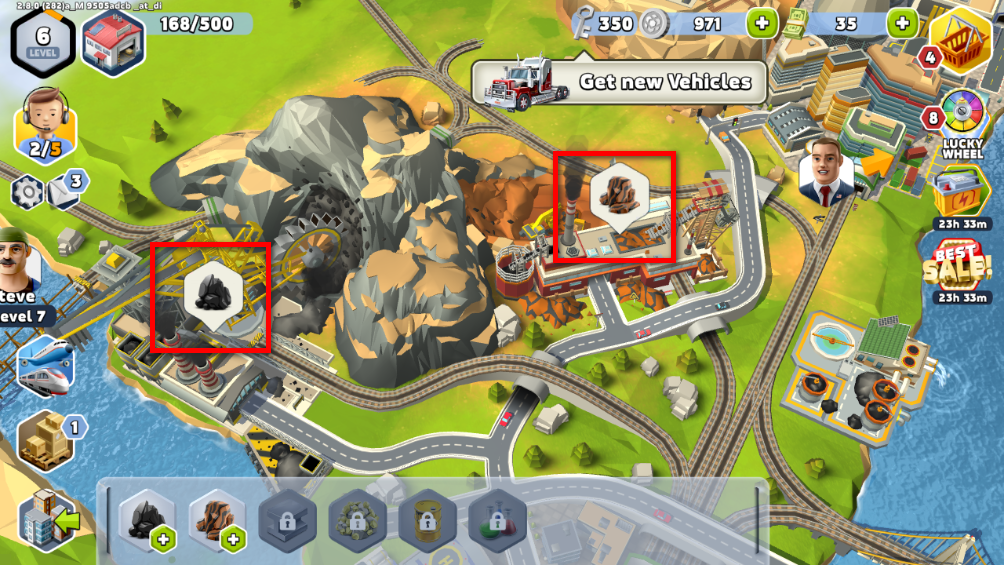Open the Best Sale offer
The height and width of the screenshot is (565, 1004).
click(x=958, y=267)
